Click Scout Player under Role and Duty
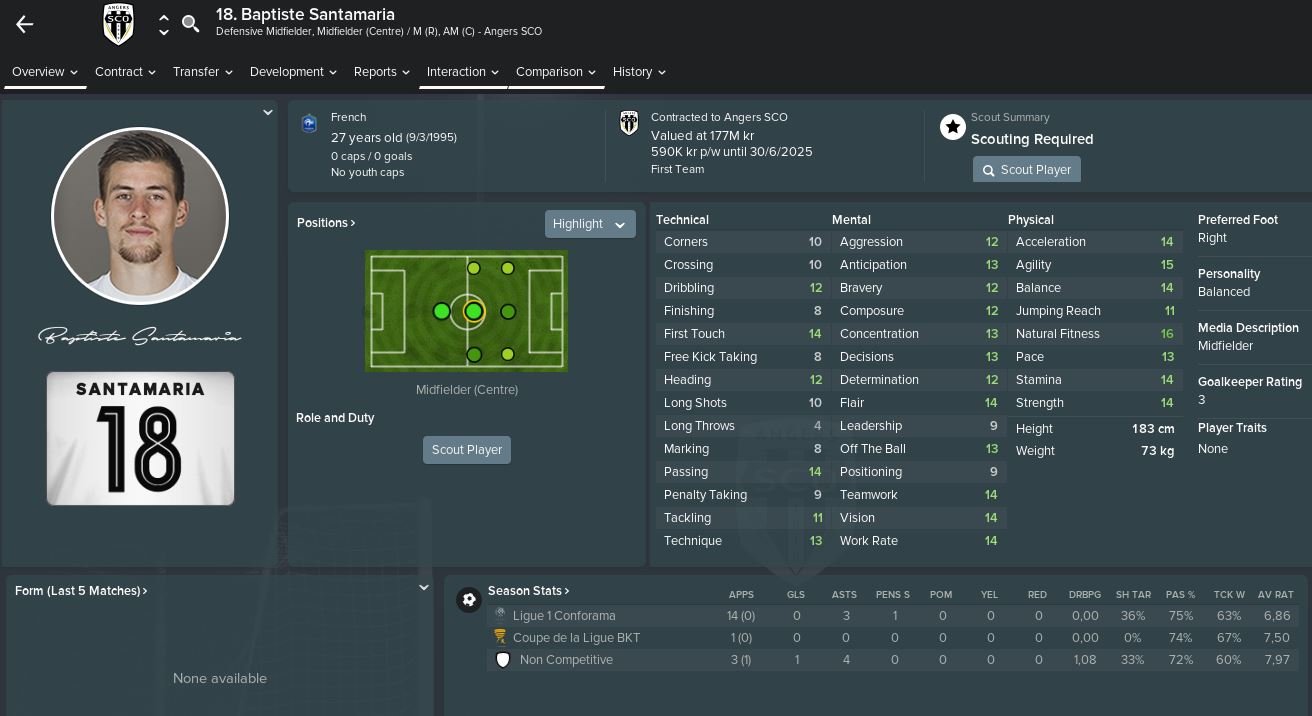 467,450
